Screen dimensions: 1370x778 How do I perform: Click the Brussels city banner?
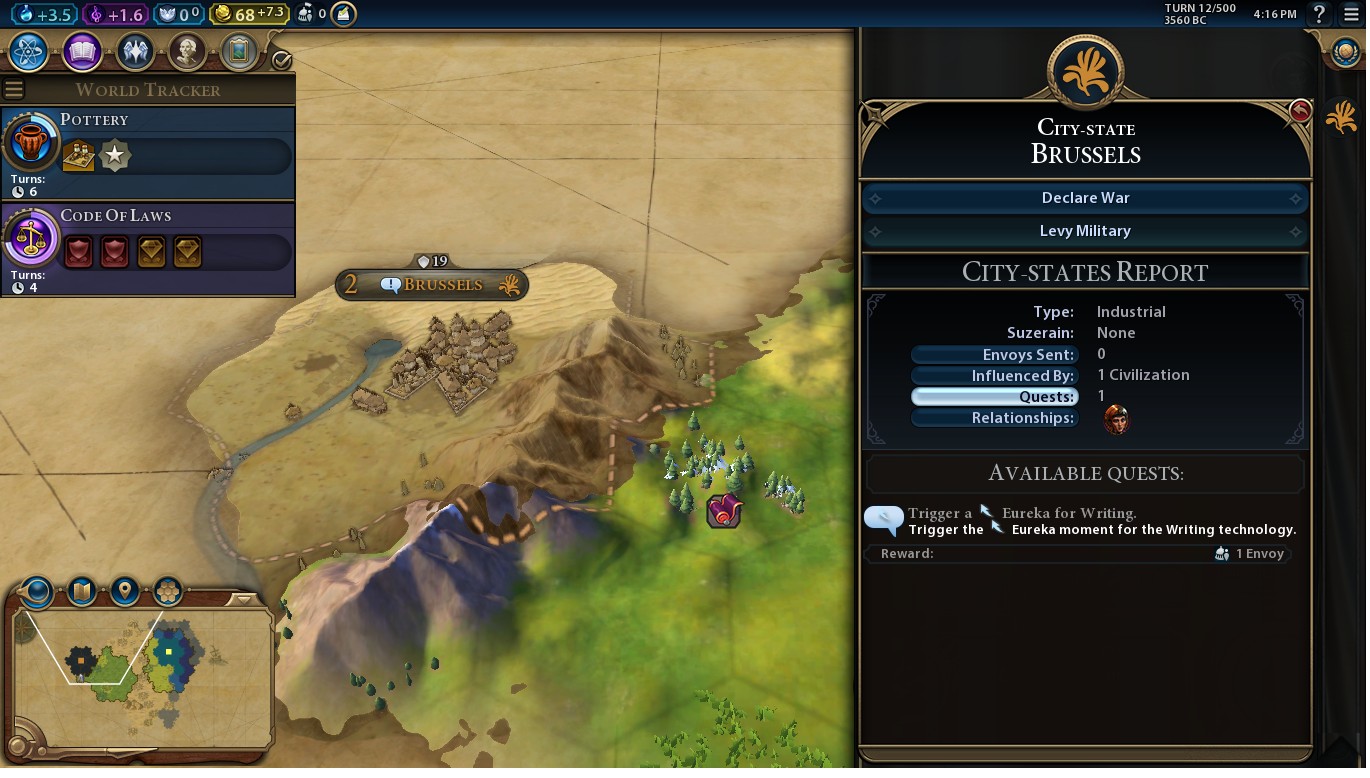[433, 285]
